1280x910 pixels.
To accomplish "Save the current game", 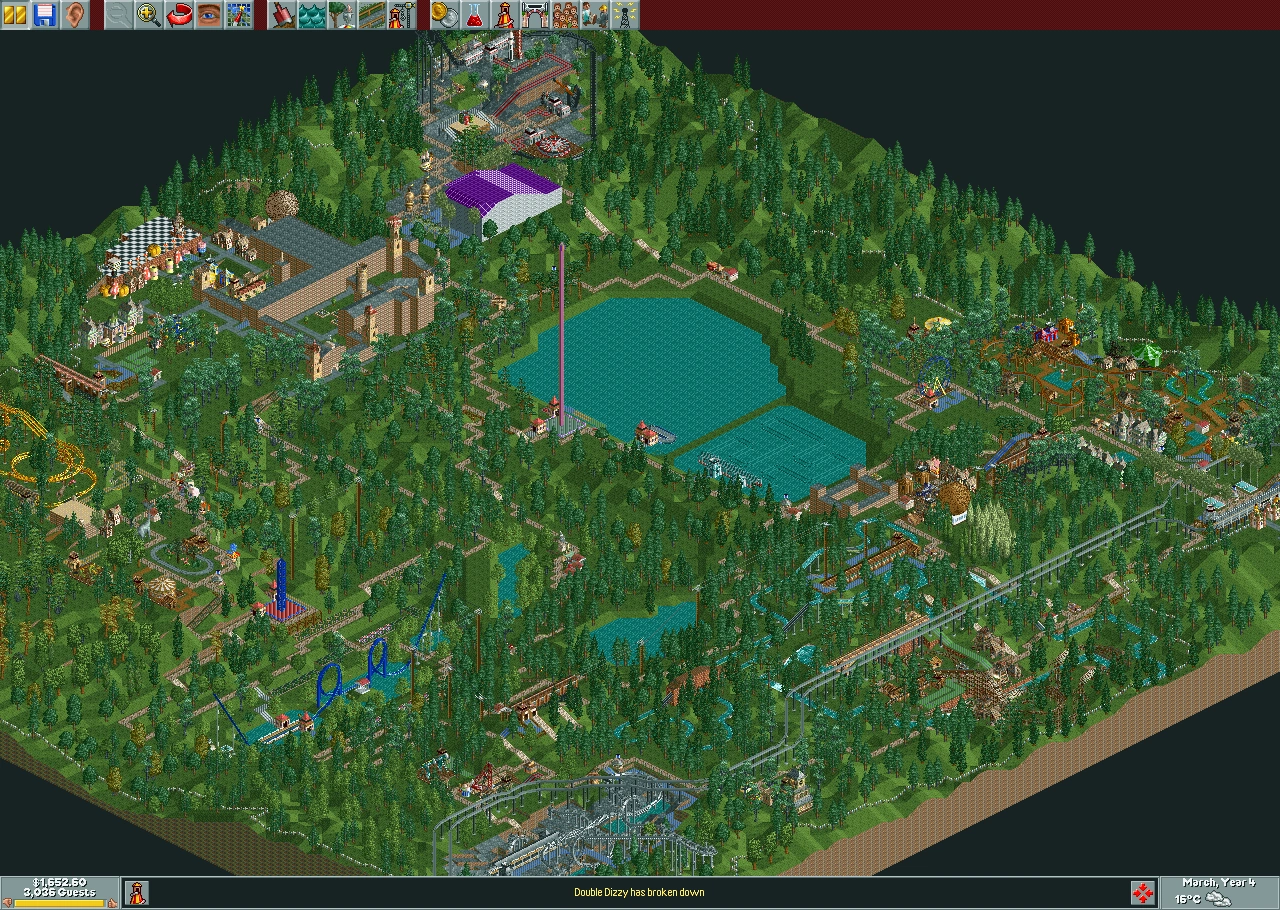I will tap(42, 14).
